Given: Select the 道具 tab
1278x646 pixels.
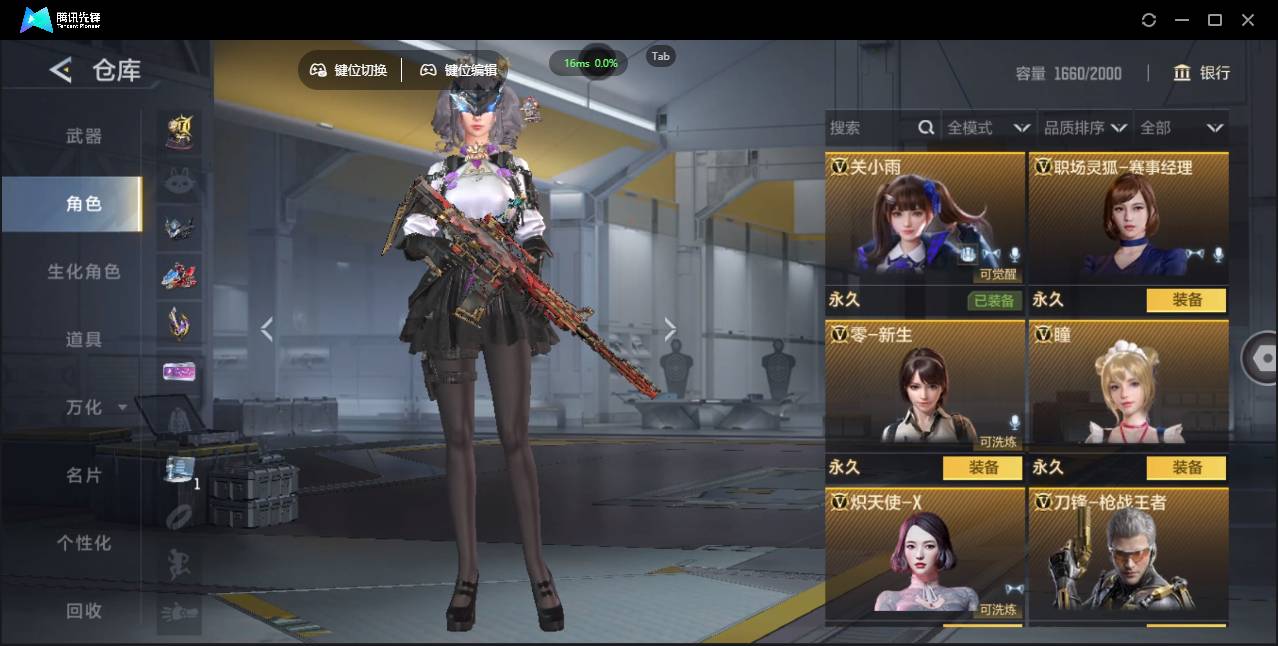Looking at the screenshot, I should pos(84,340).
